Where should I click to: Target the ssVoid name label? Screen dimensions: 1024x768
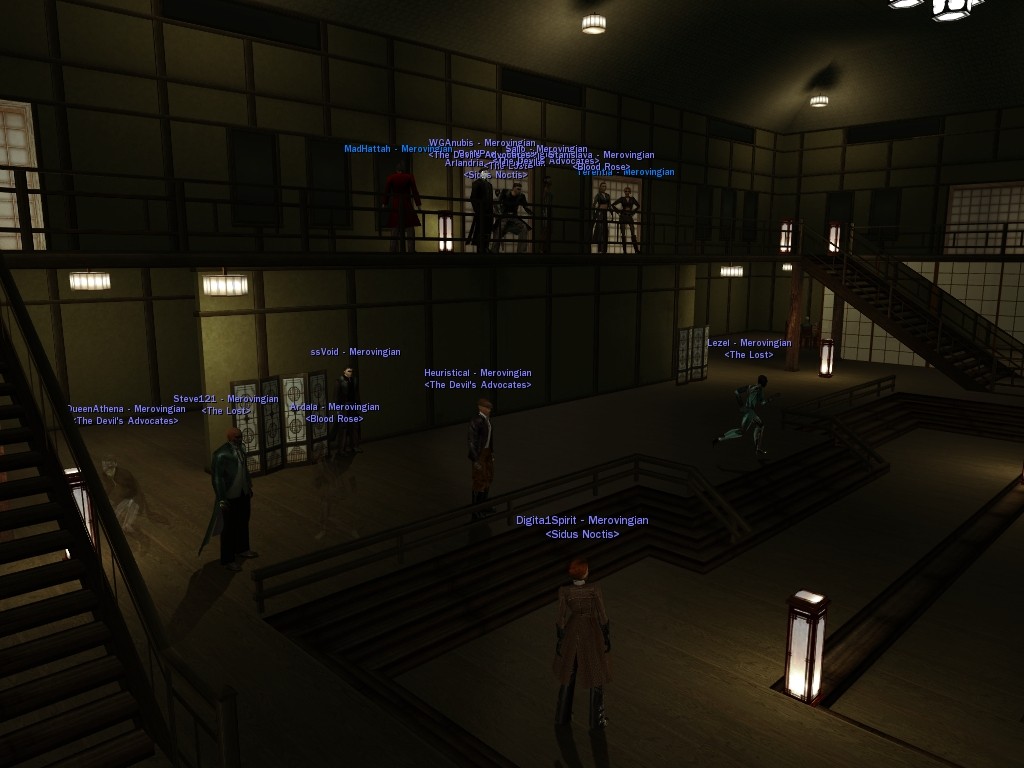355,352
